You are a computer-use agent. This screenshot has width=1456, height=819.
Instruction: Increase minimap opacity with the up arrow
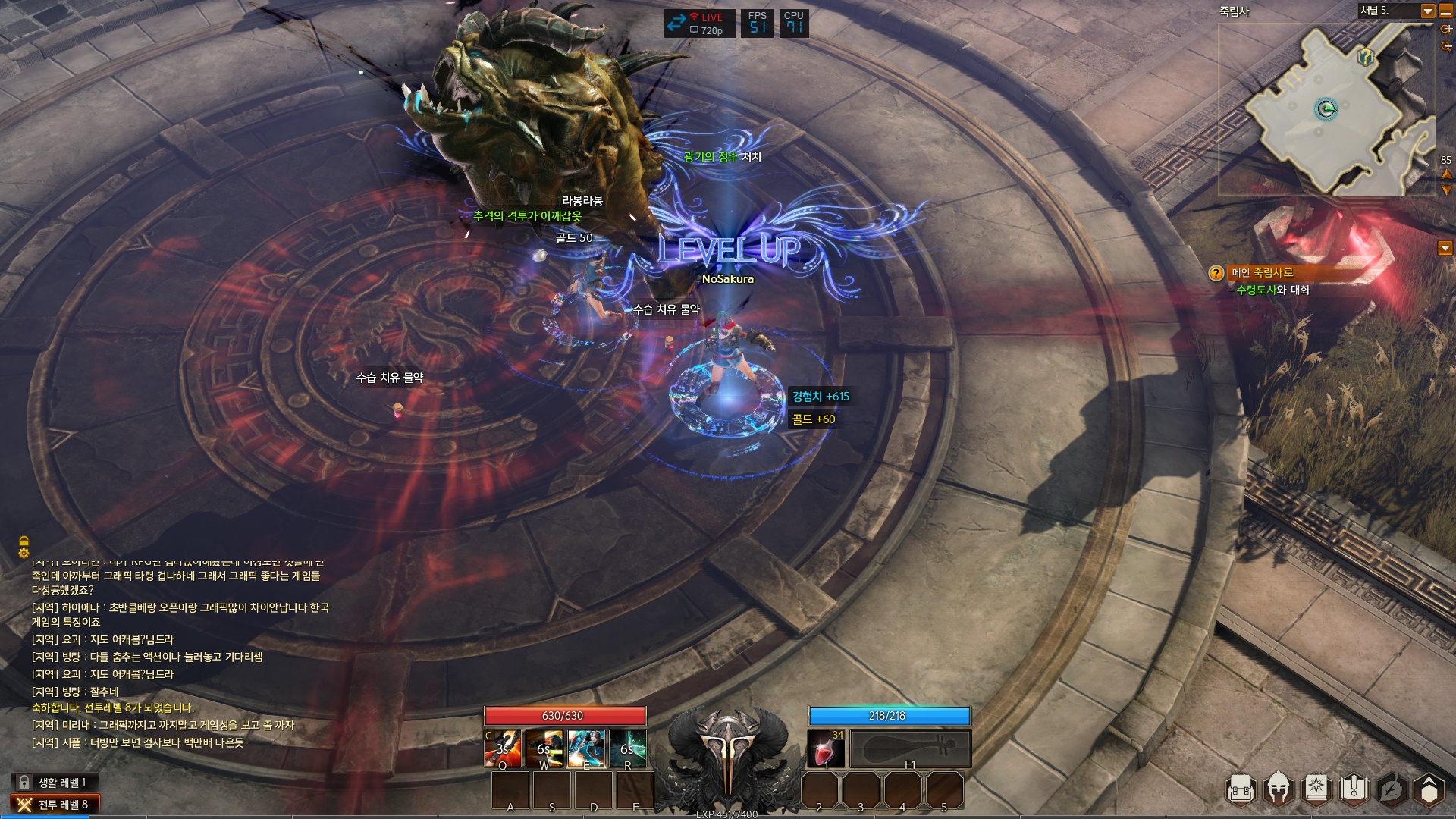click(x=1446, y=174)
